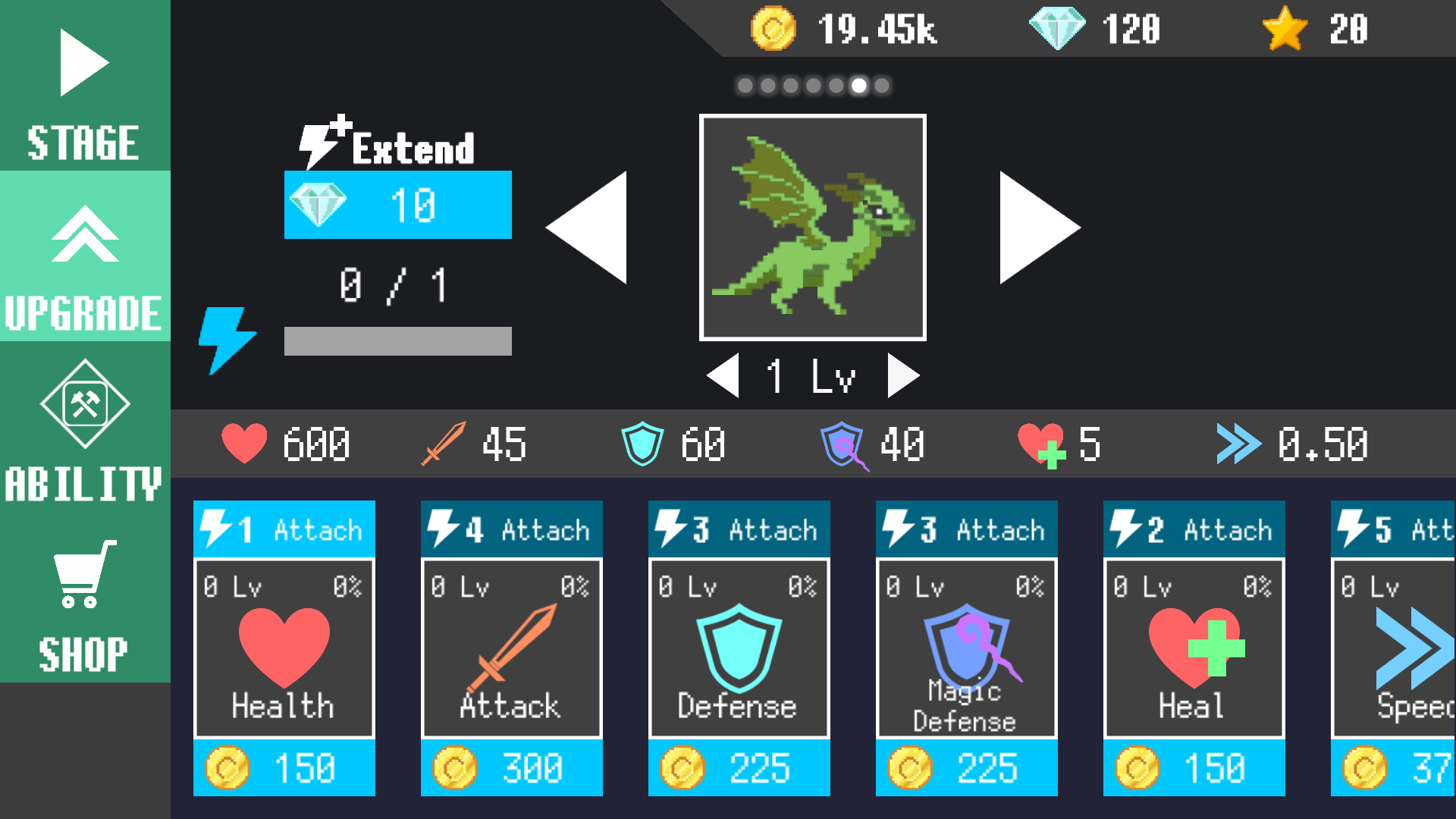Click the Extend progress bar
Viewport: 1456px width, 819px height.
[x=397, y=340]
